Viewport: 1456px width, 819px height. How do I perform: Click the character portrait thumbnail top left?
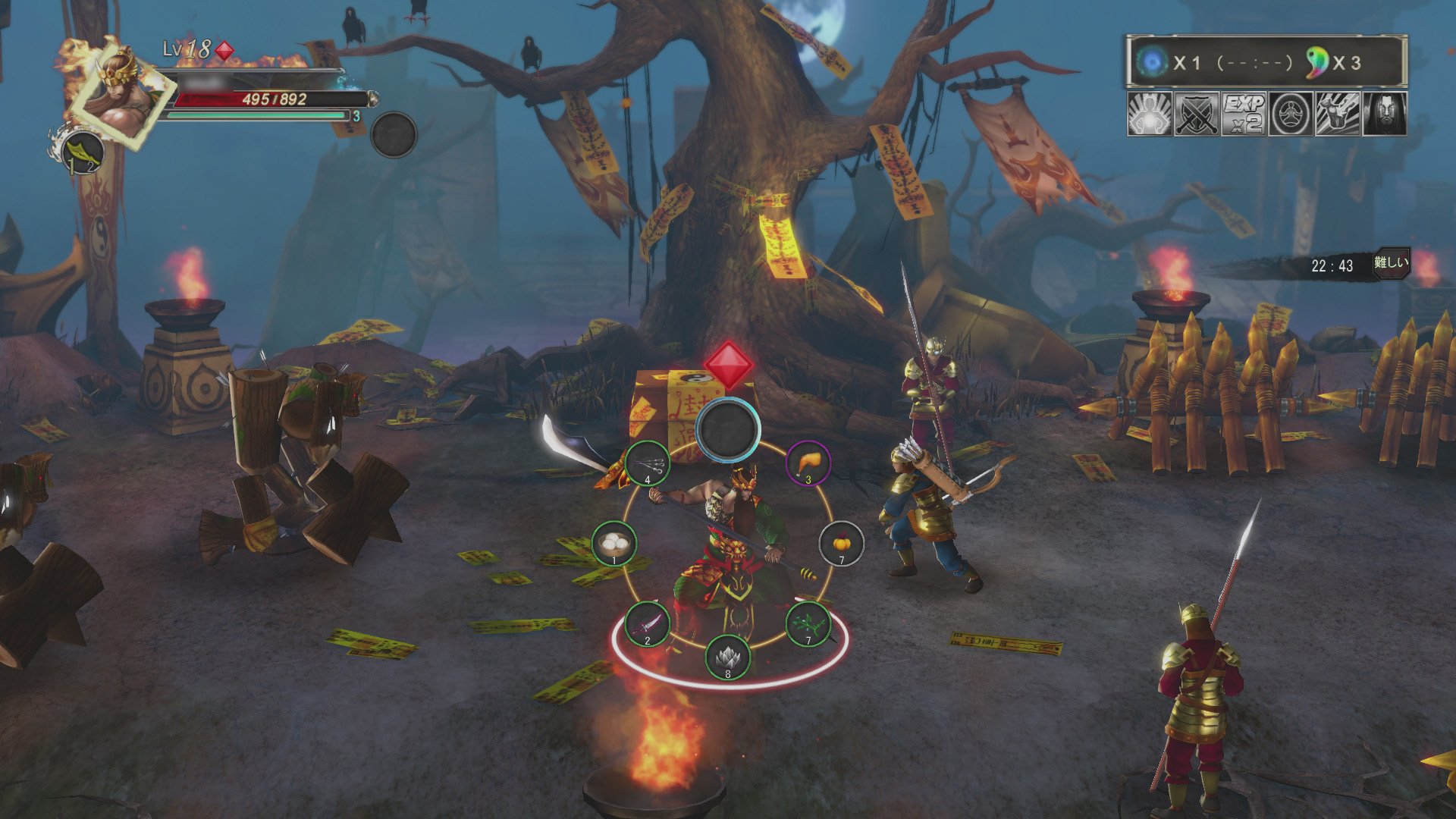pyautogui.click(x=118, y=95)
